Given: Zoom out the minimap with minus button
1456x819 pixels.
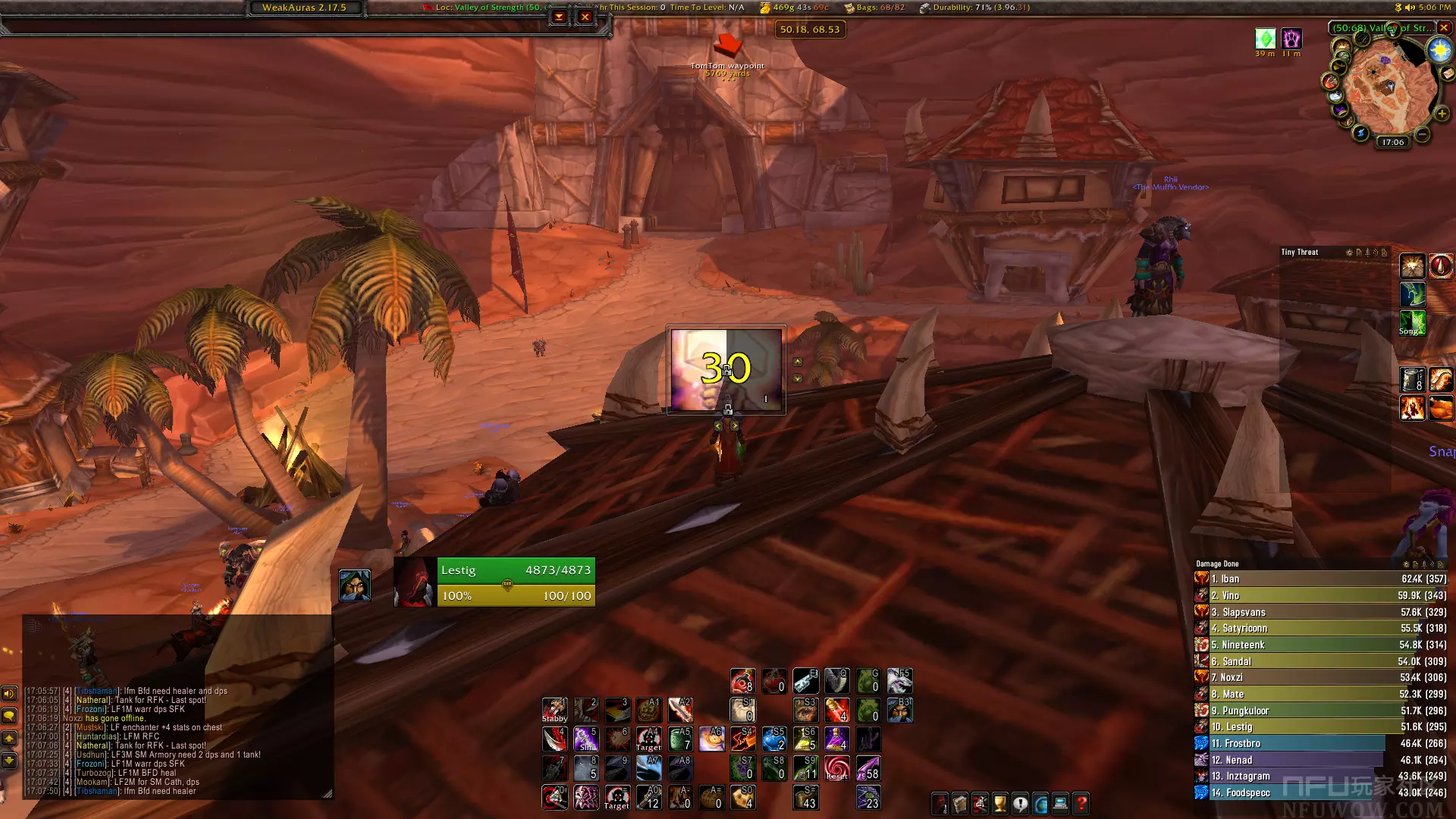Looking at the screenshot, I should point(1422,135).
